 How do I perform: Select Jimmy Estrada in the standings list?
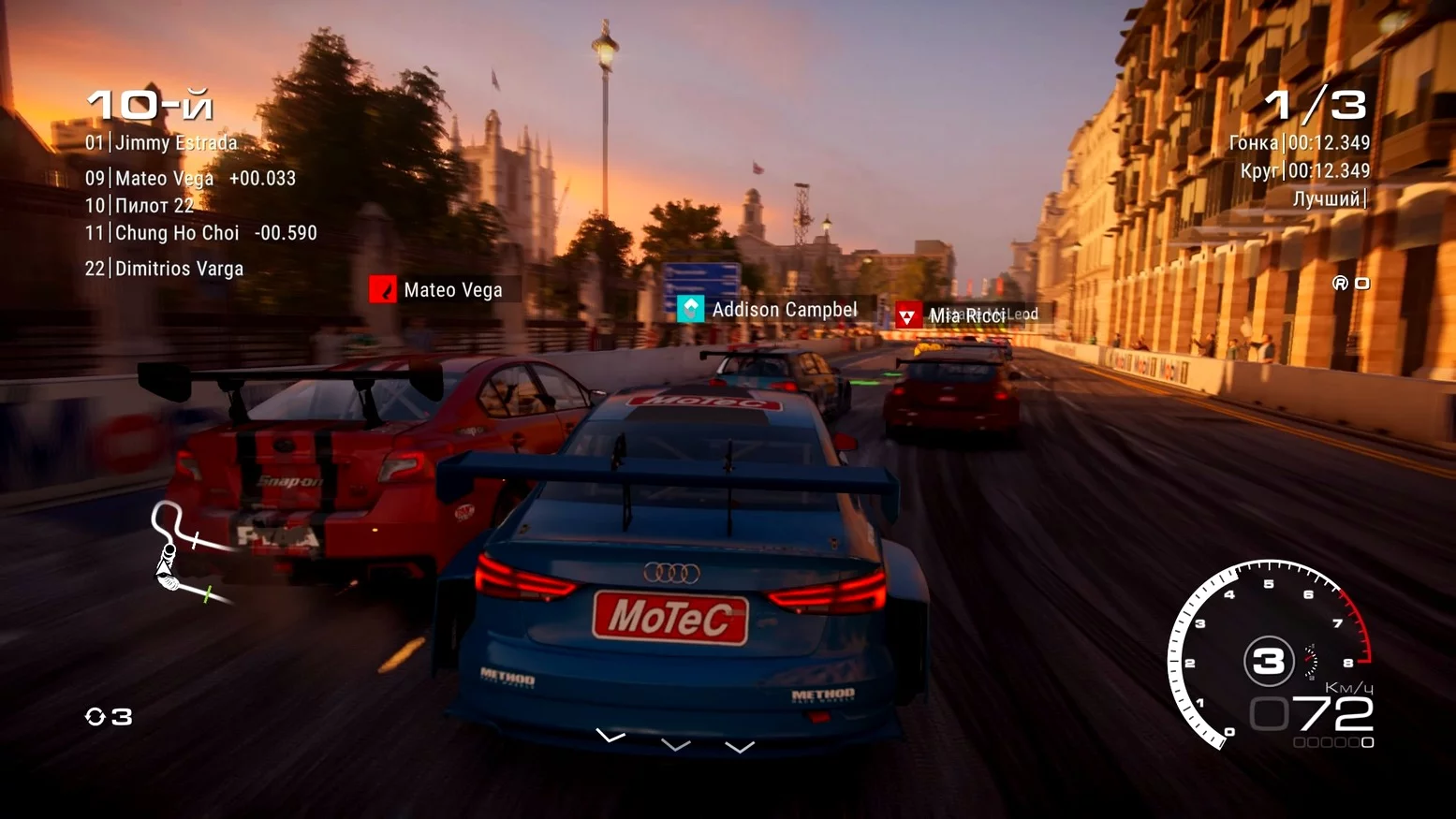tap(161, 143)
